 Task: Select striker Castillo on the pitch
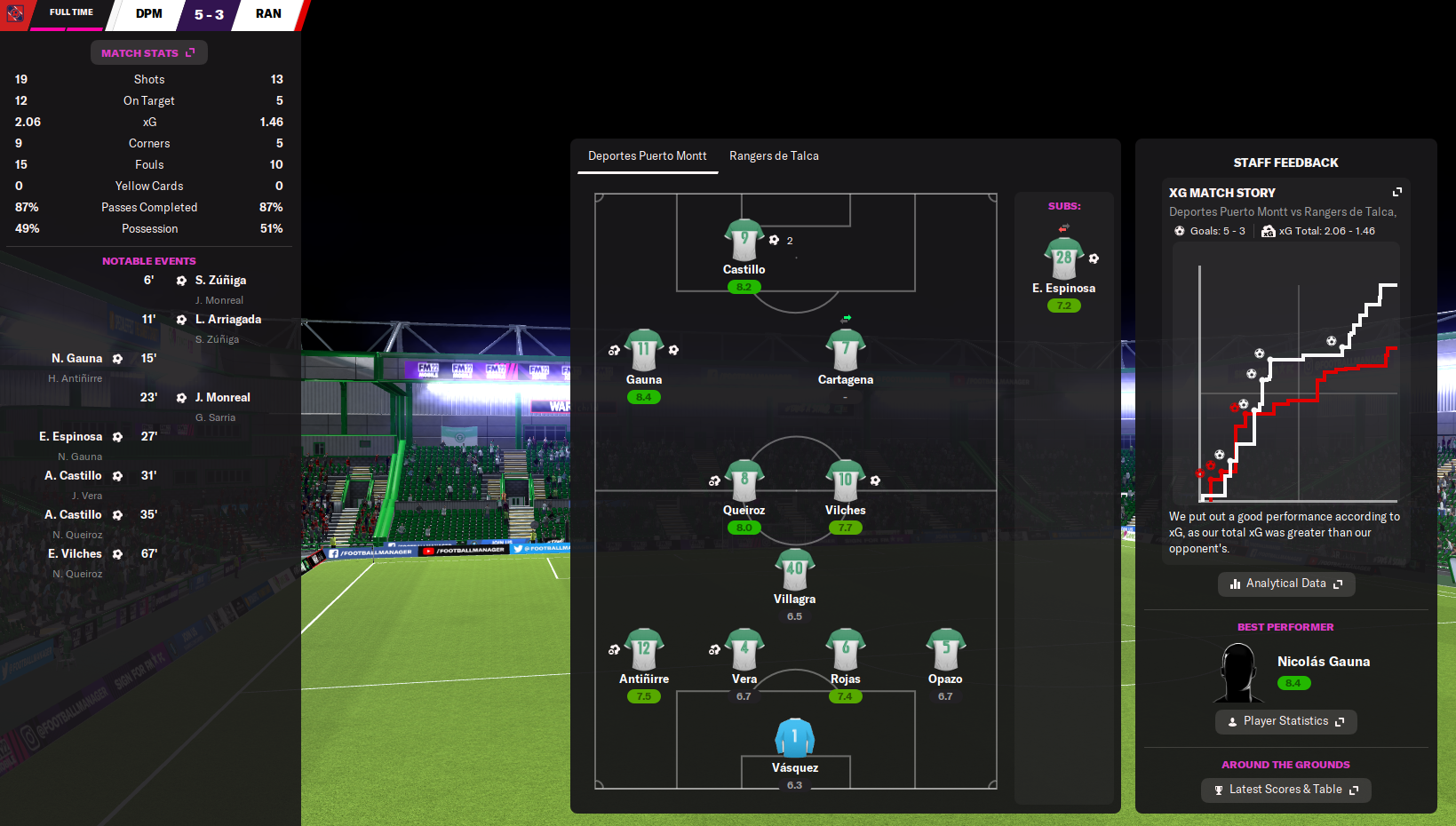pyautogui.click(x=744, y=242)
